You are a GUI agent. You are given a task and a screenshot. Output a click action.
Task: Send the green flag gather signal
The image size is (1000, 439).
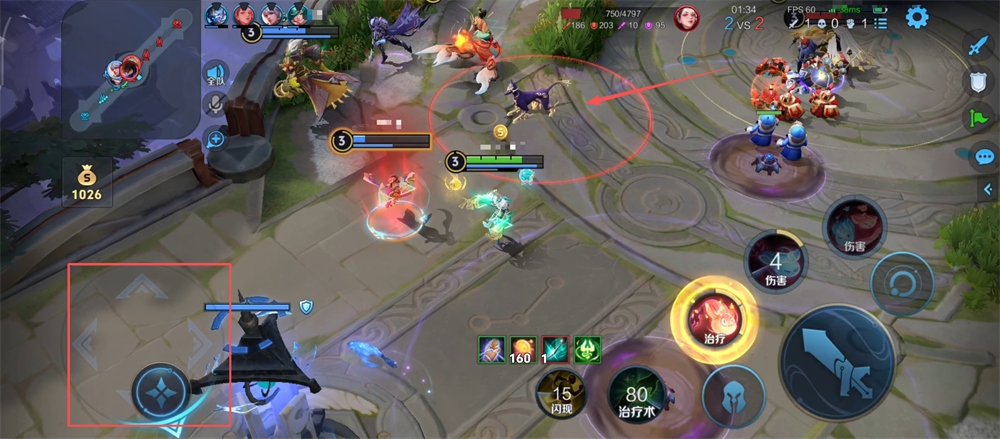coord(979,119)
